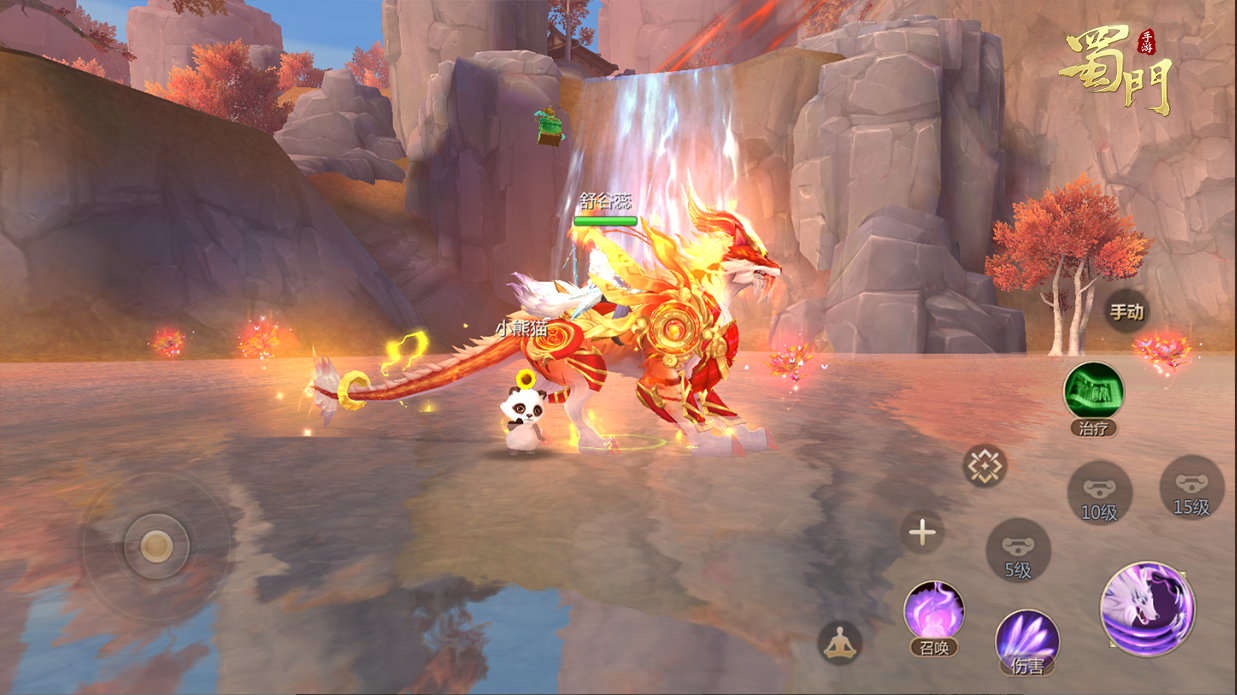Screen dimensions: 1237x695
Task: Toggle the 手动 manual combat button
Action: click(1126, 312)
